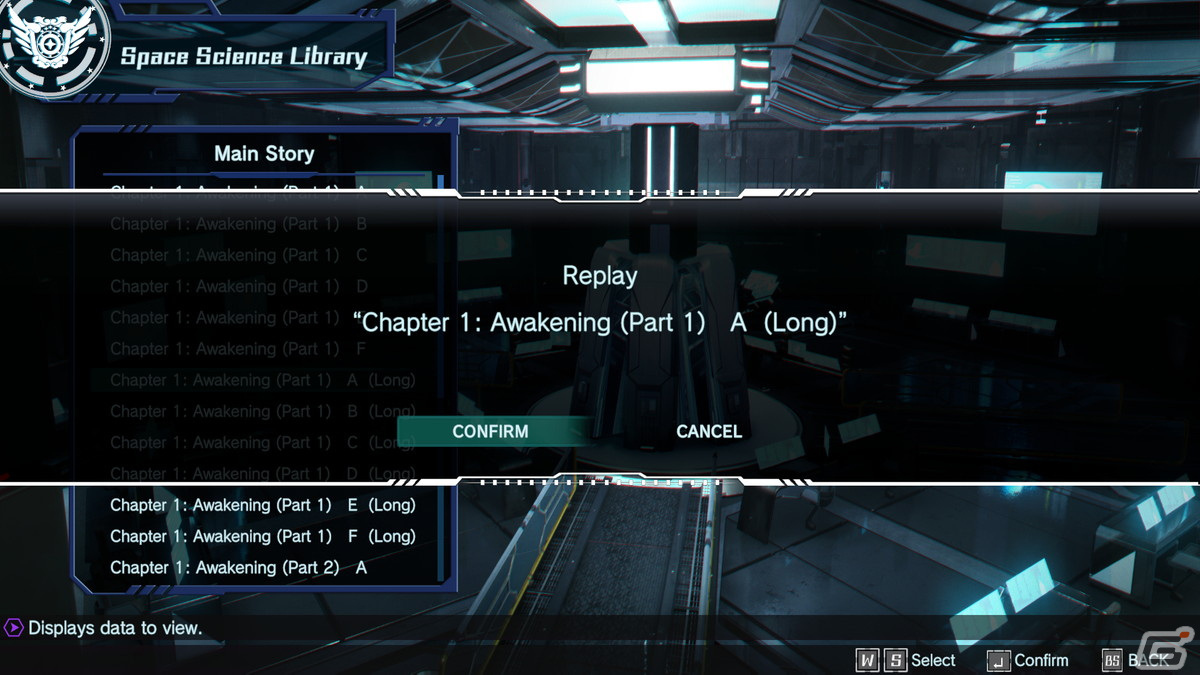
Task: Confirm the replay of Chapter 1
Action: click(x=490, y=432)
